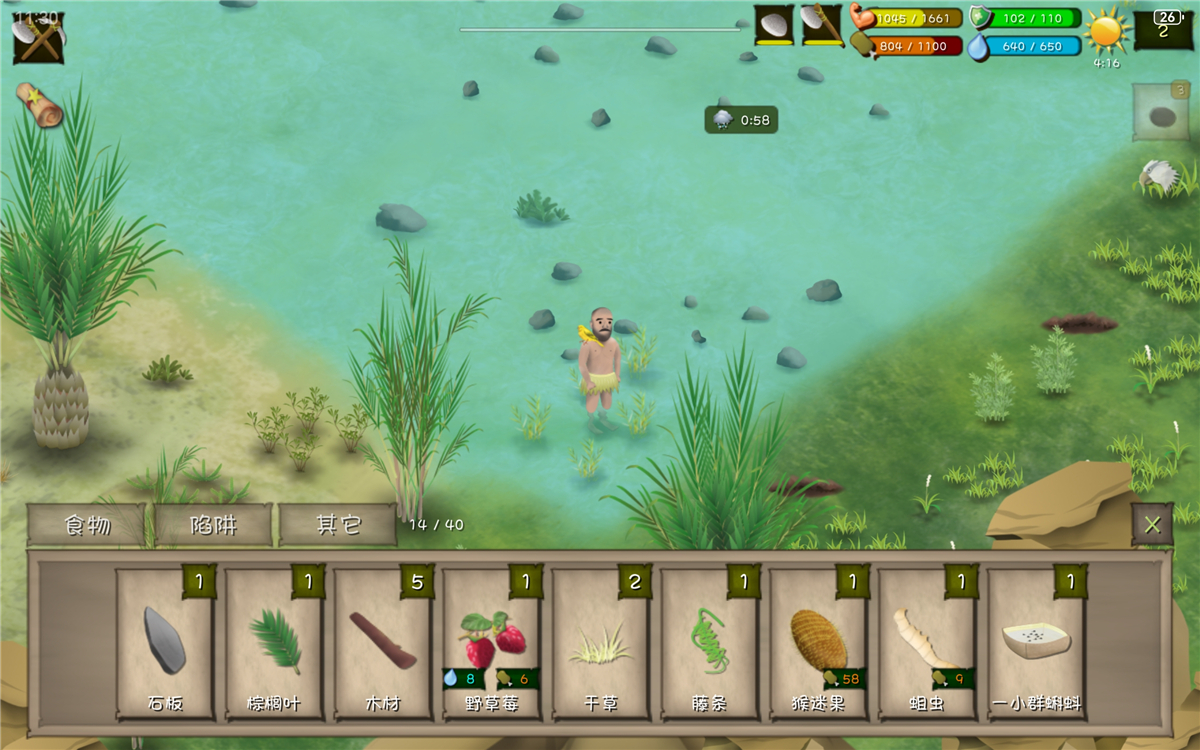Open the day counter calendar icon
This screenshot has width=1200, height=750.
point(1163,26)
